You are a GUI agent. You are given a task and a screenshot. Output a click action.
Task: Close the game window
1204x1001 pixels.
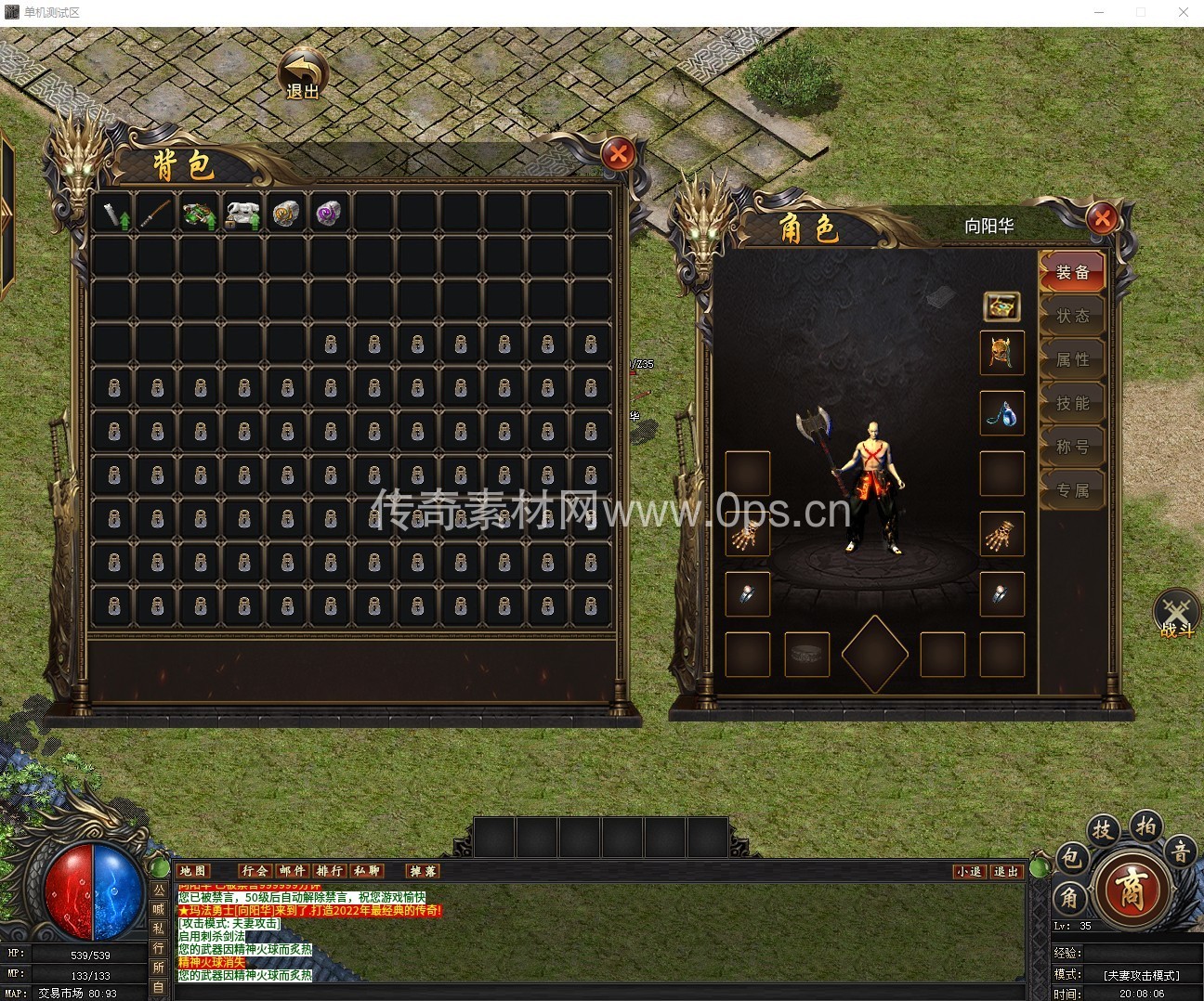pos(1183,13)
